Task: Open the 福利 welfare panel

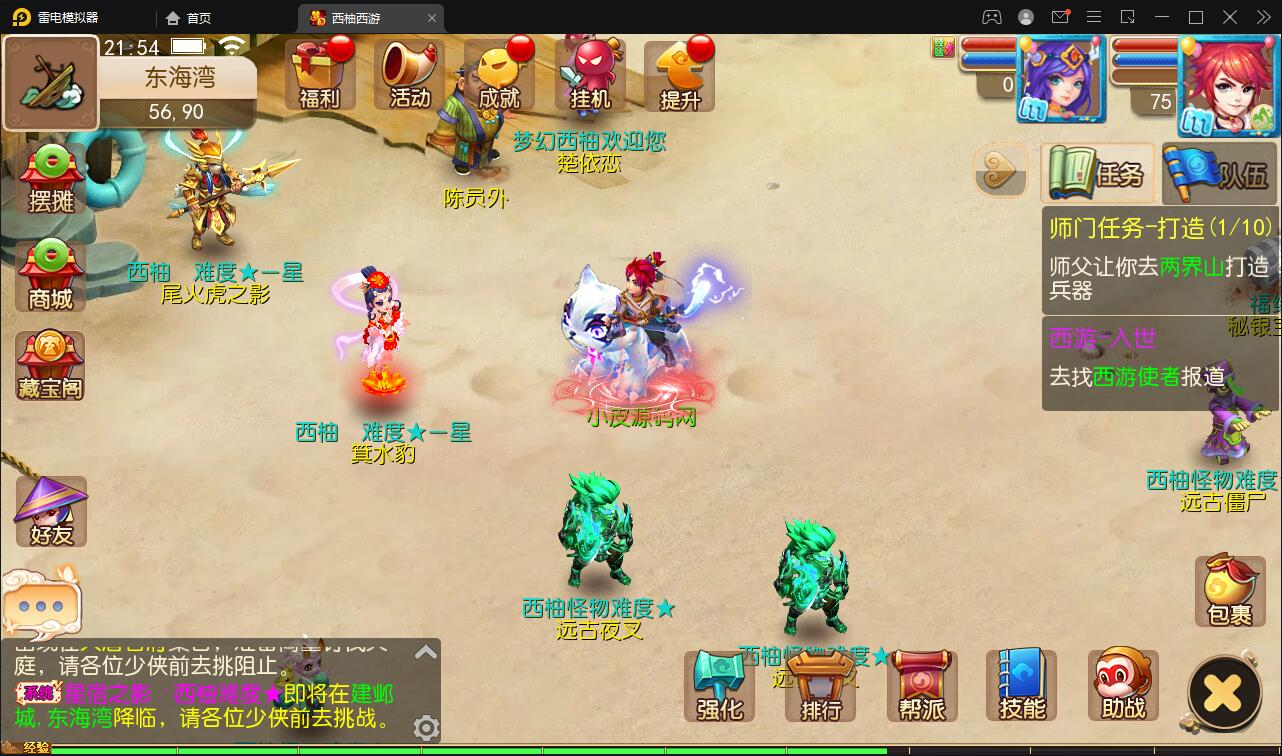Action: point(319,72)
